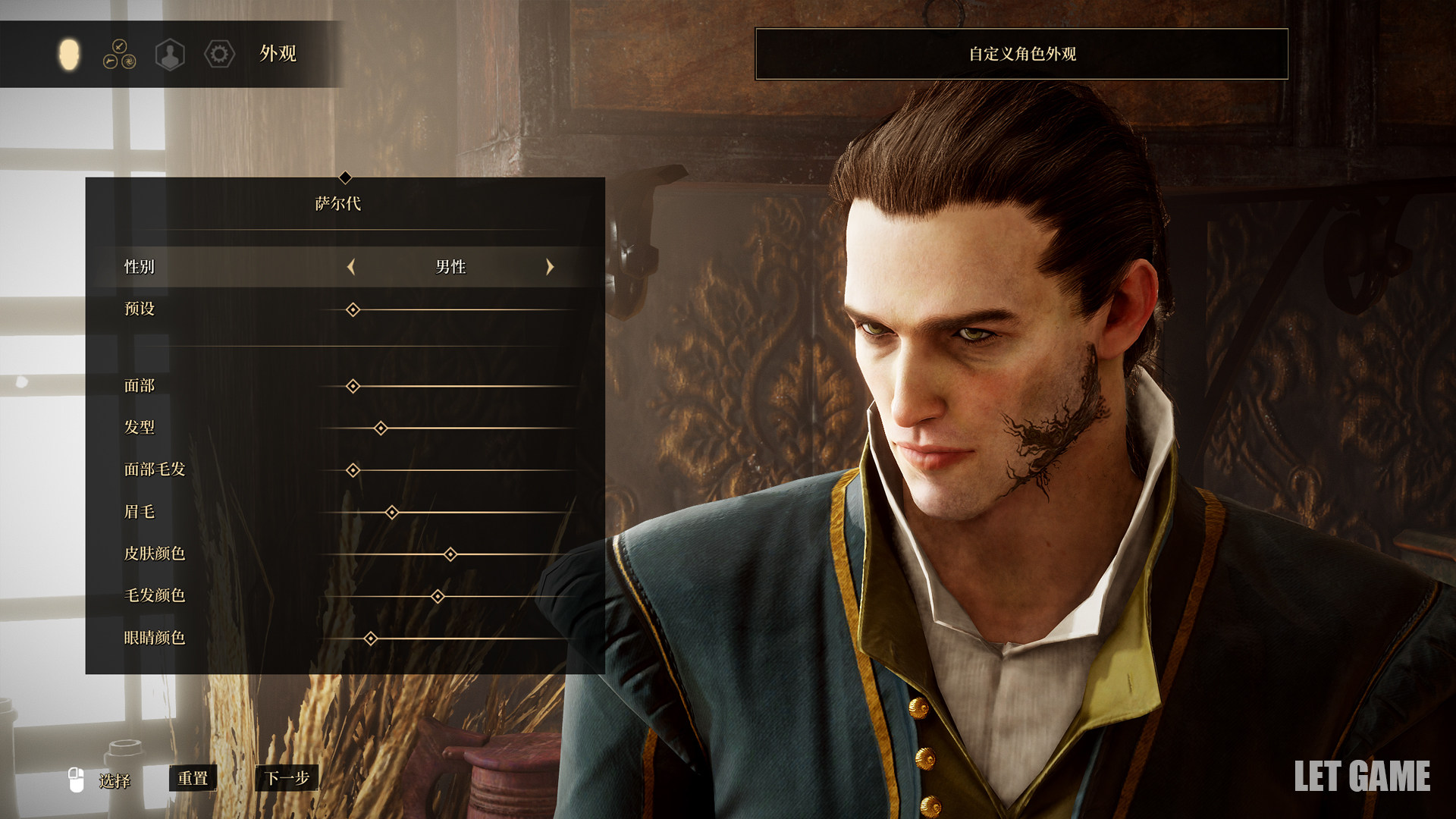Open the gear-shaped attributes tab

point(219,55)
